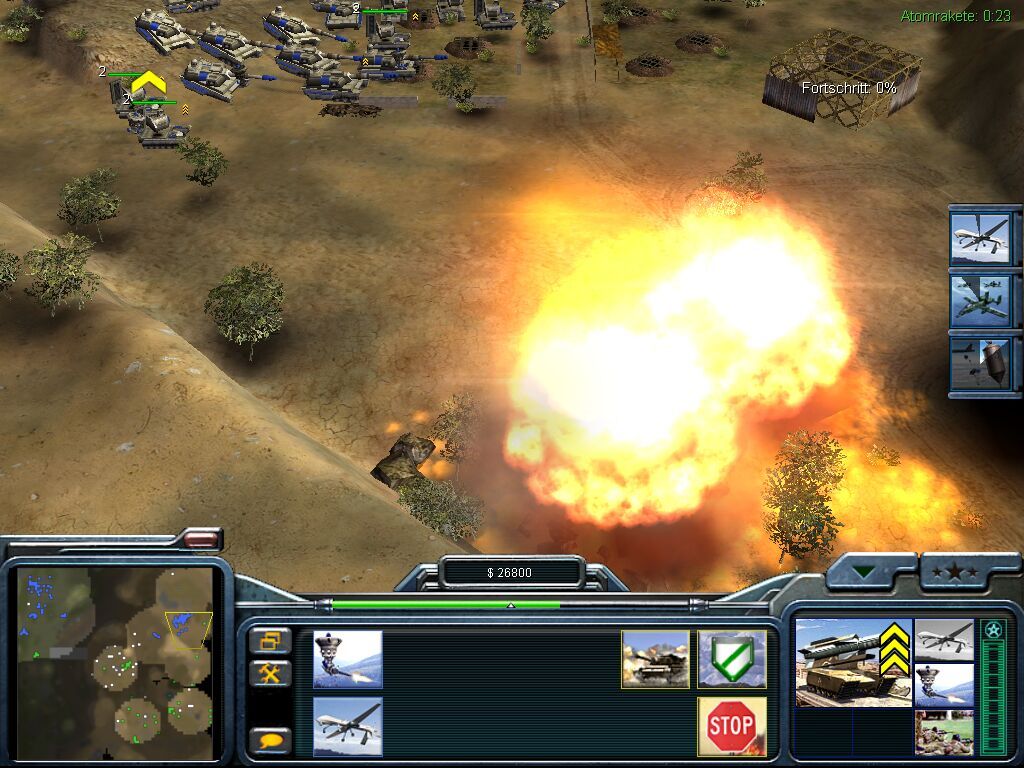Select idle worker via hammer-wrench button
The image size is (1024, 768).
pos(270,673)
